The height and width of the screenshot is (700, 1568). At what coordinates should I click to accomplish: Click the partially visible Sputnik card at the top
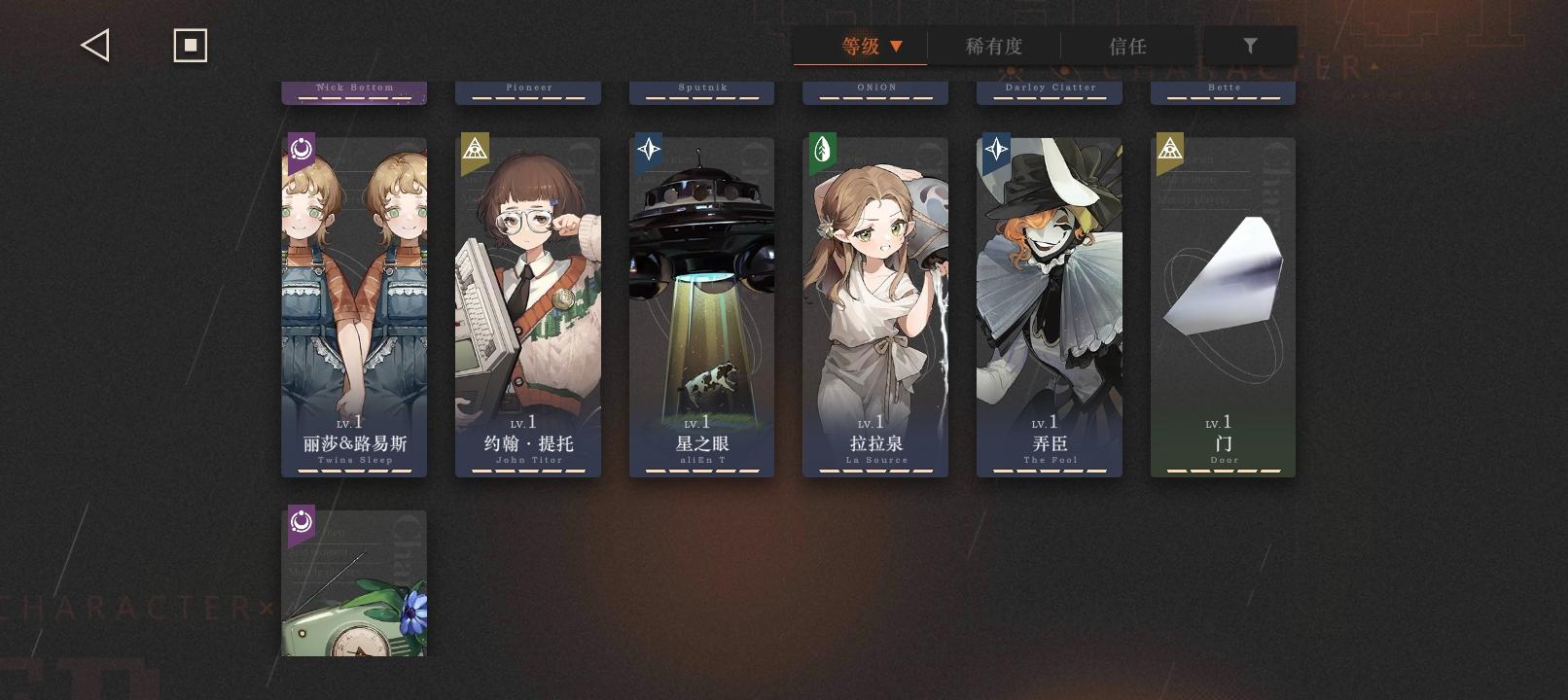click(701, 90)
